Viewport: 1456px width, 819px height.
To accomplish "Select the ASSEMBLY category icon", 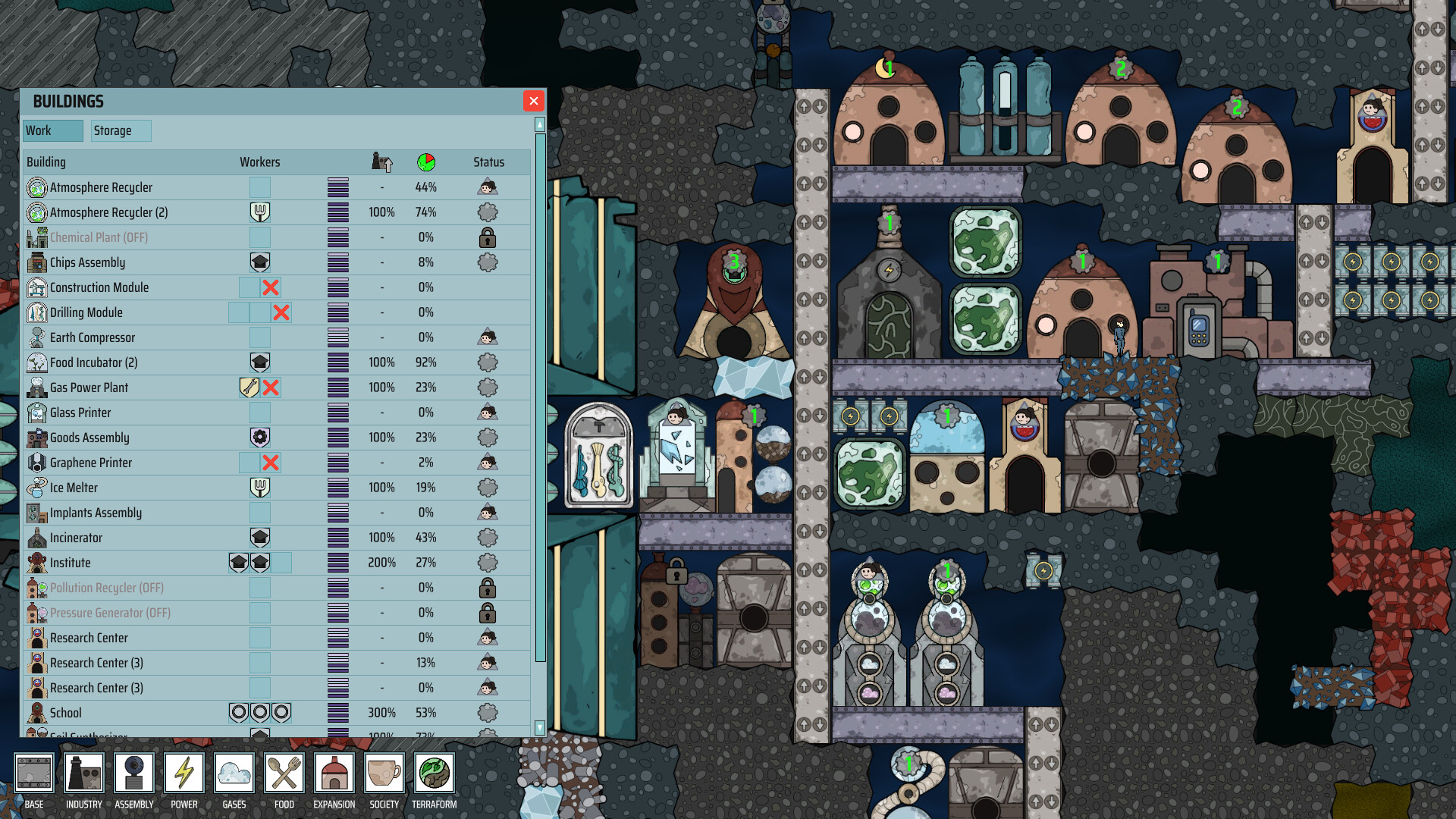I will (133, 773).
